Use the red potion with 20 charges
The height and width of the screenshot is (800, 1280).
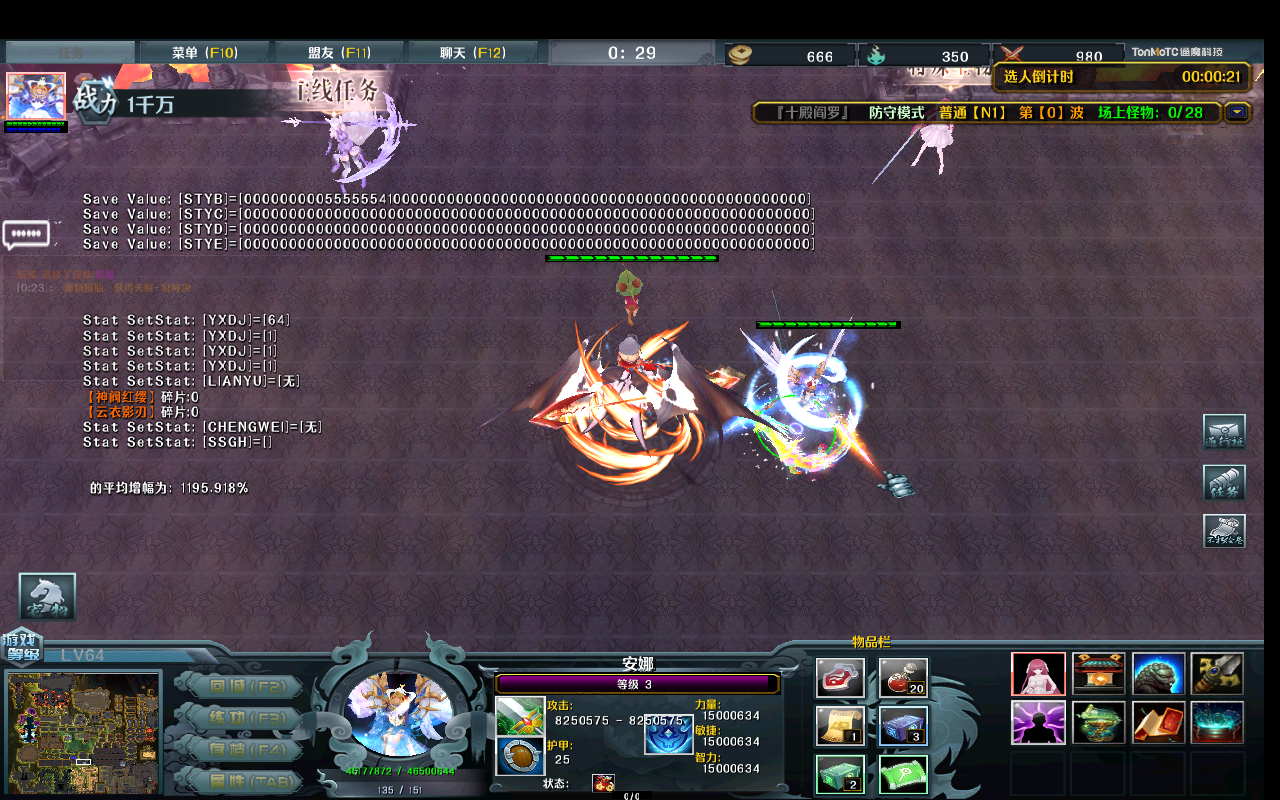[902, 676]
